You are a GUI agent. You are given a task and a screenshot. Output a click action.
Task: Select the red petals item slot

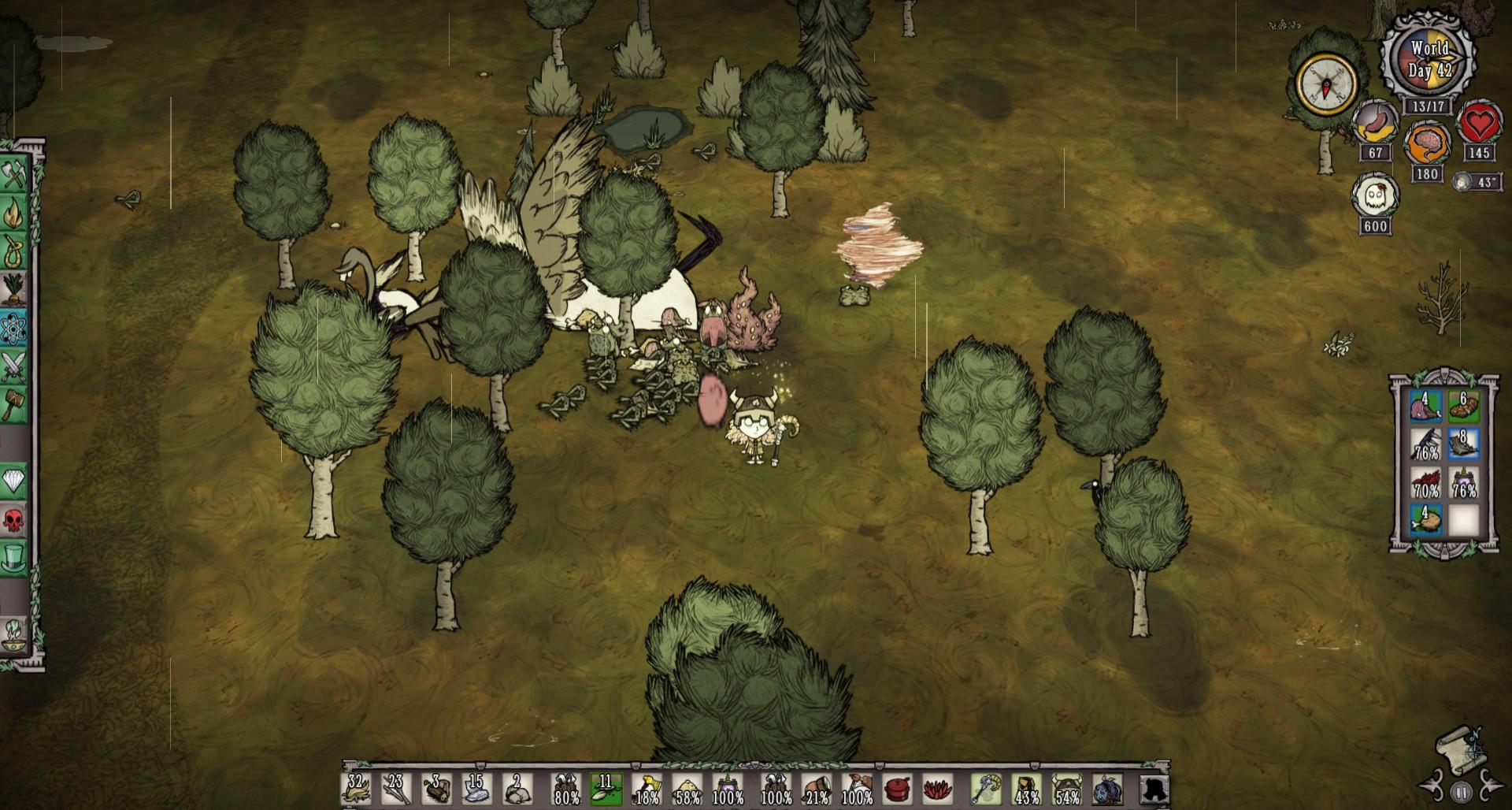pos(938,789)
